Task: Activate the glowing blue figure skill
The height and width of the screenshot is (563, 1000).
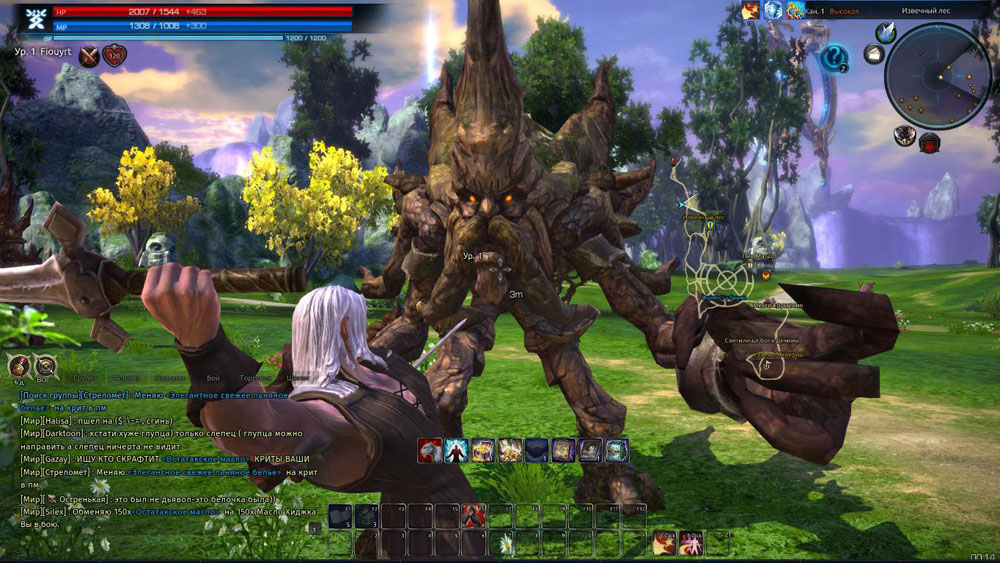Action: coord(457,451)
